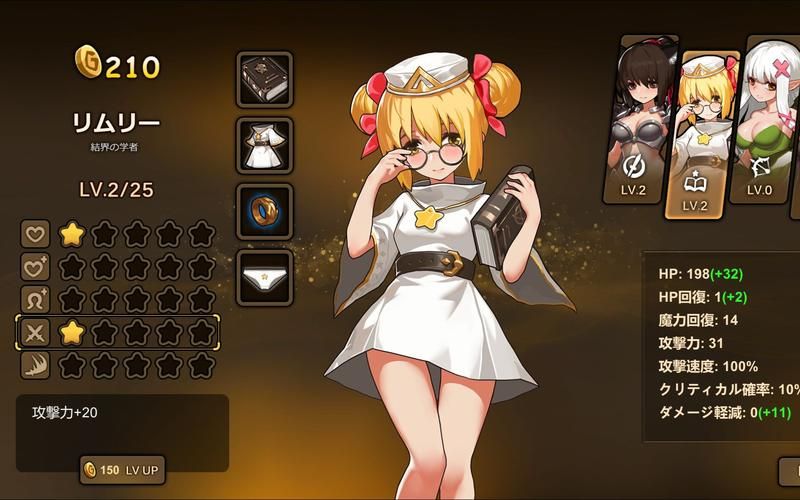
Task: Select the crossed swords attack stat row
Action: (x=118, y=333)
